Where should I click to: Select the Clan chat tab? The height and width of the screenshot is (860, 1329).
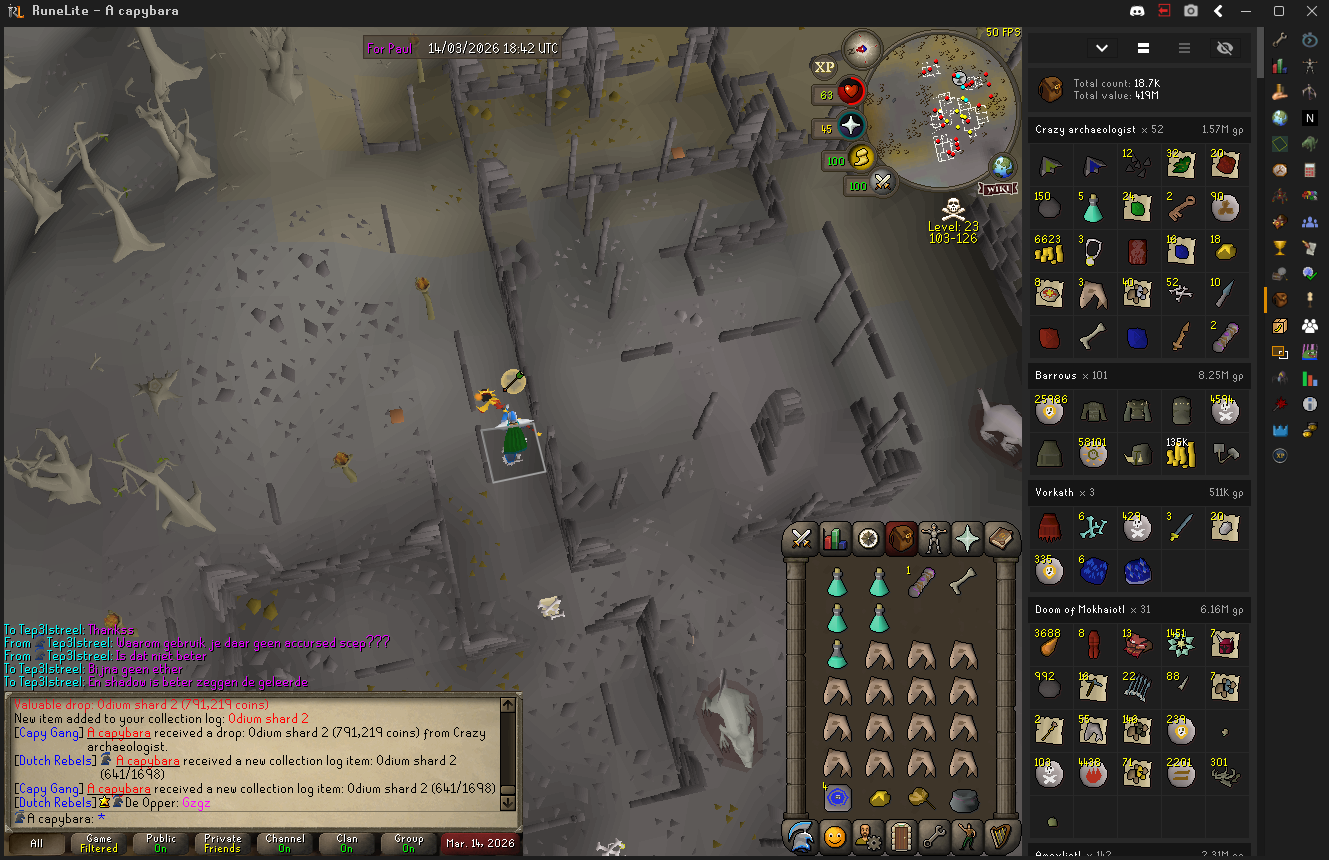tap(347, 843)
